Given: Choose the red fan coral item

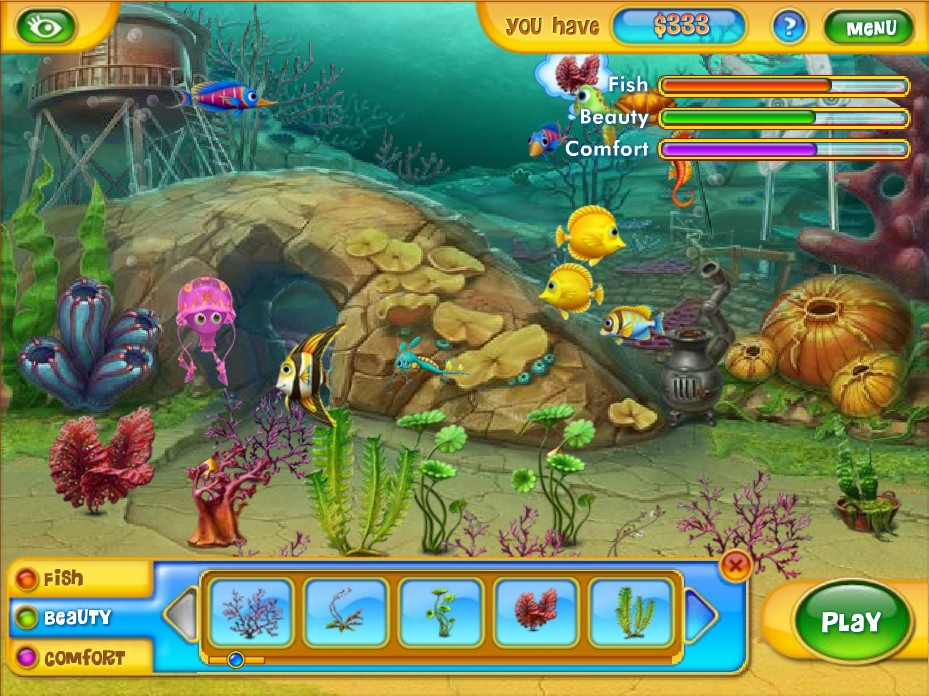Looking at the screenshot, I should click(536, 612).
